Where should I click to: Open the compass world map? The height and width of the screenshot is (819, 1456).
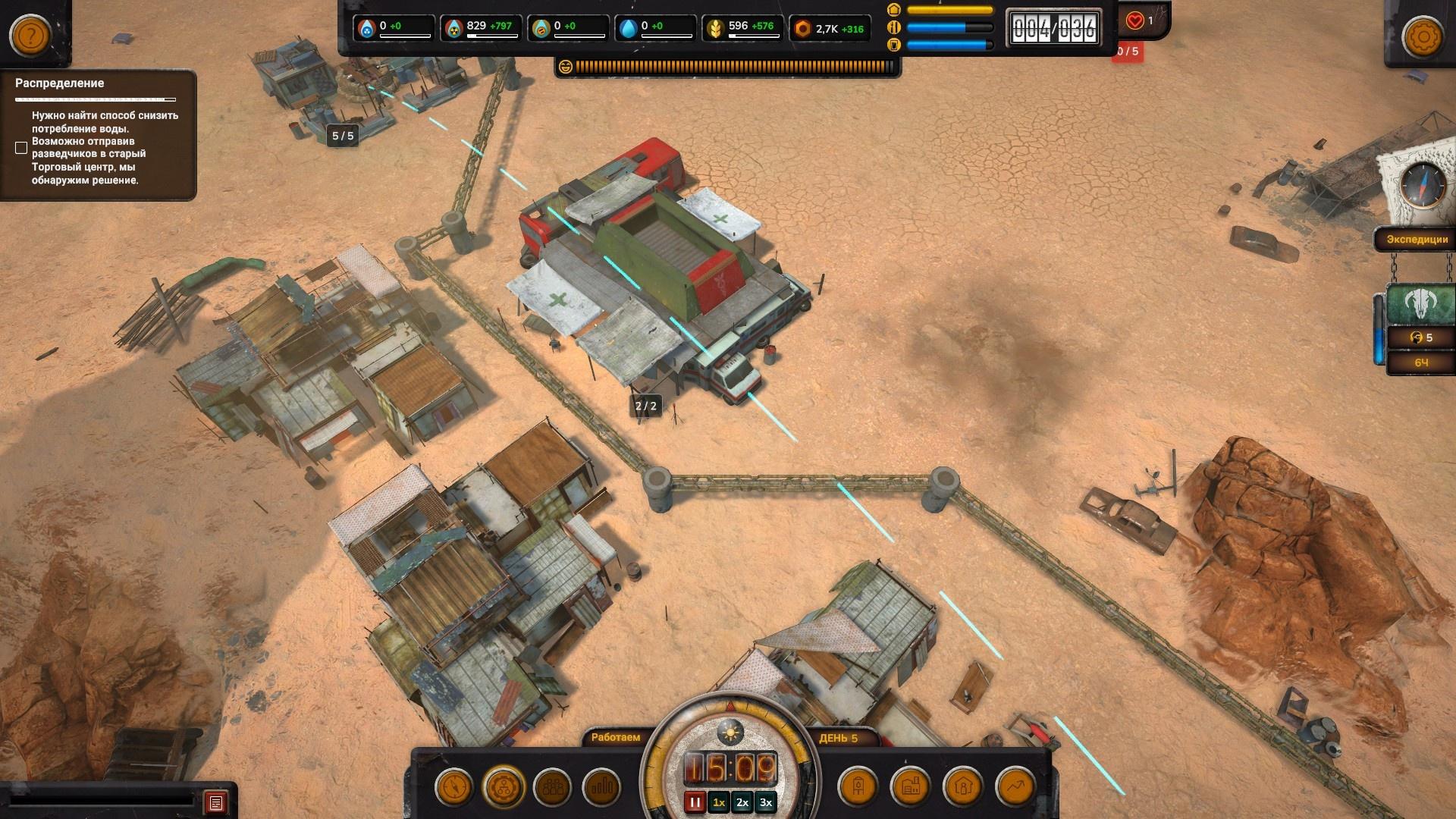pos(1423,184)
